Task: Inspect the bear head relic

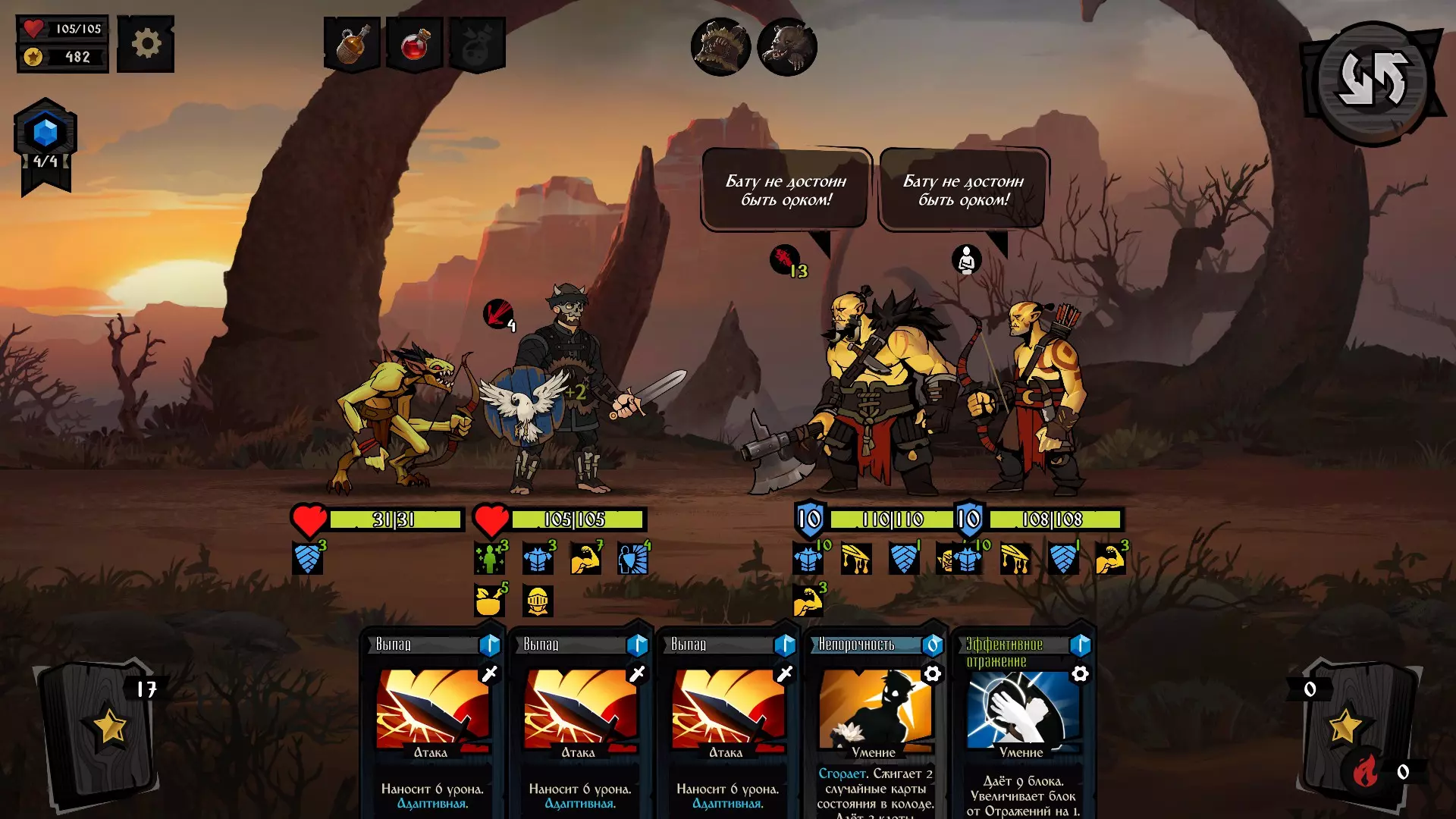Action: point(786,47)
